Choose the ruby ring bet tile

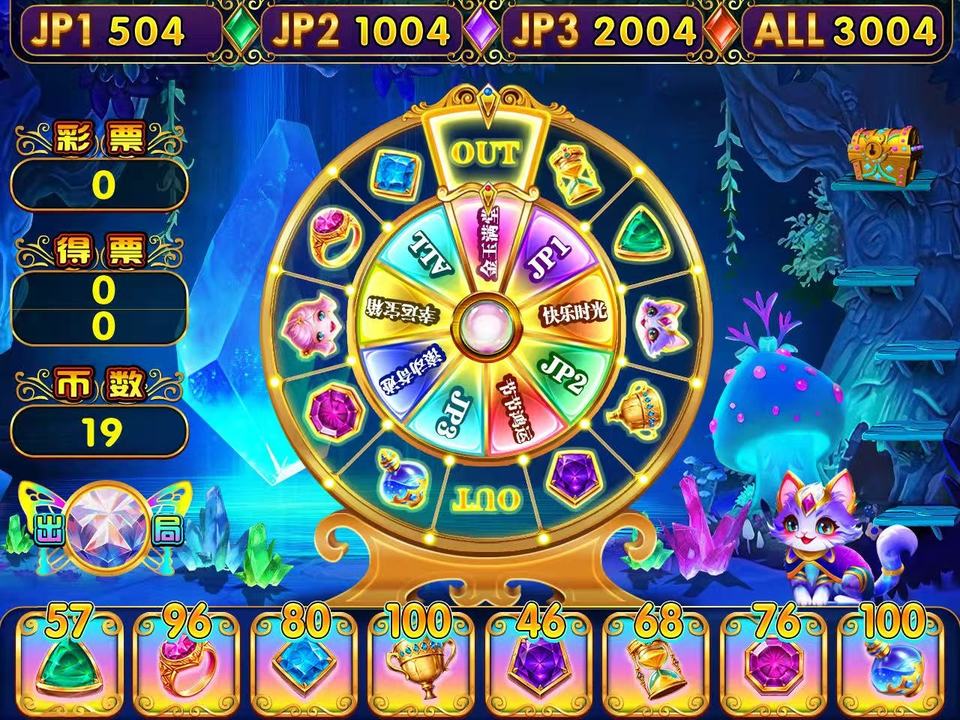click(x=187, y=658)
